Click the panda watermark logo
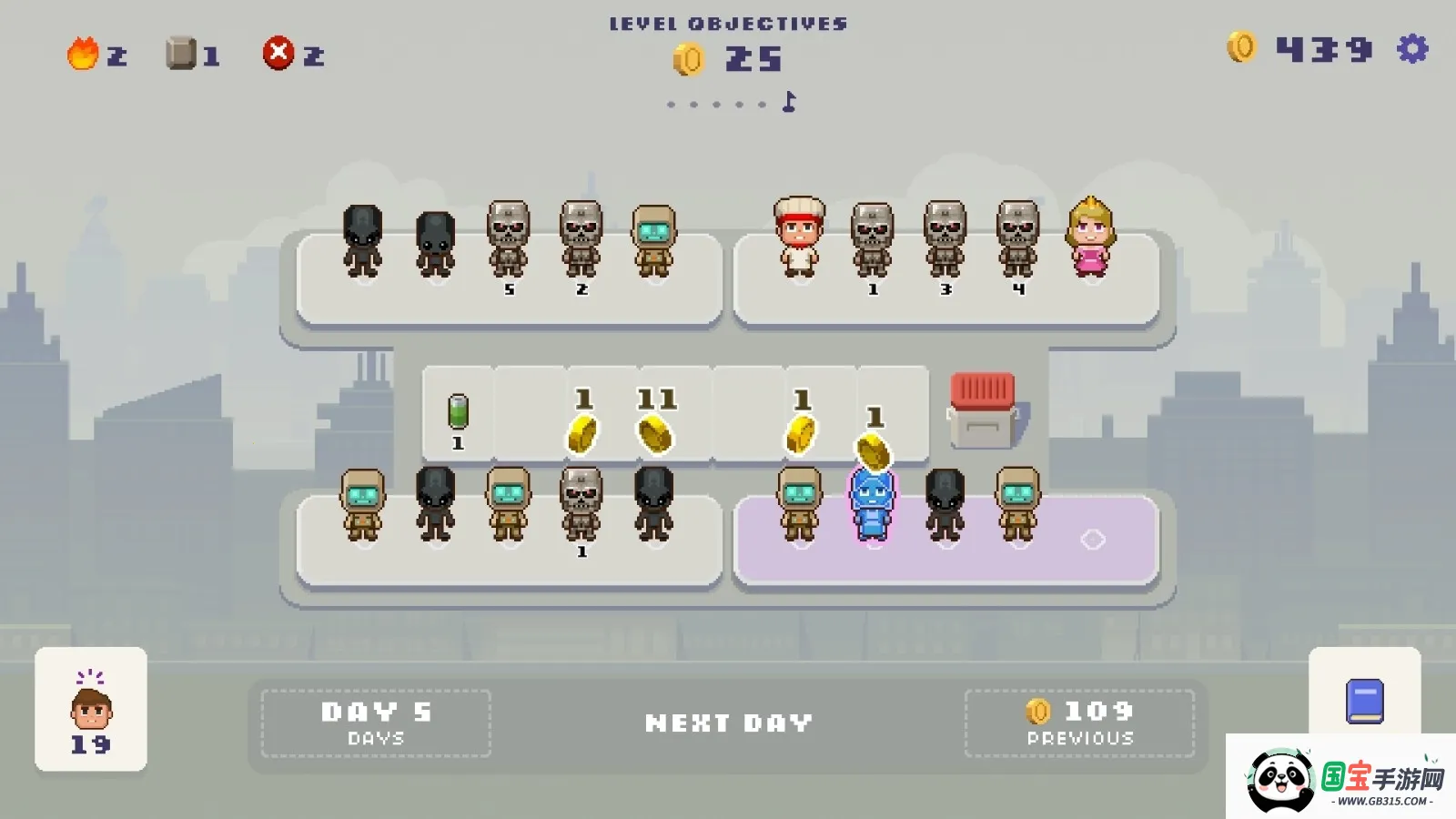This screenshot has width=1456, height=819. pos(1281,780)
